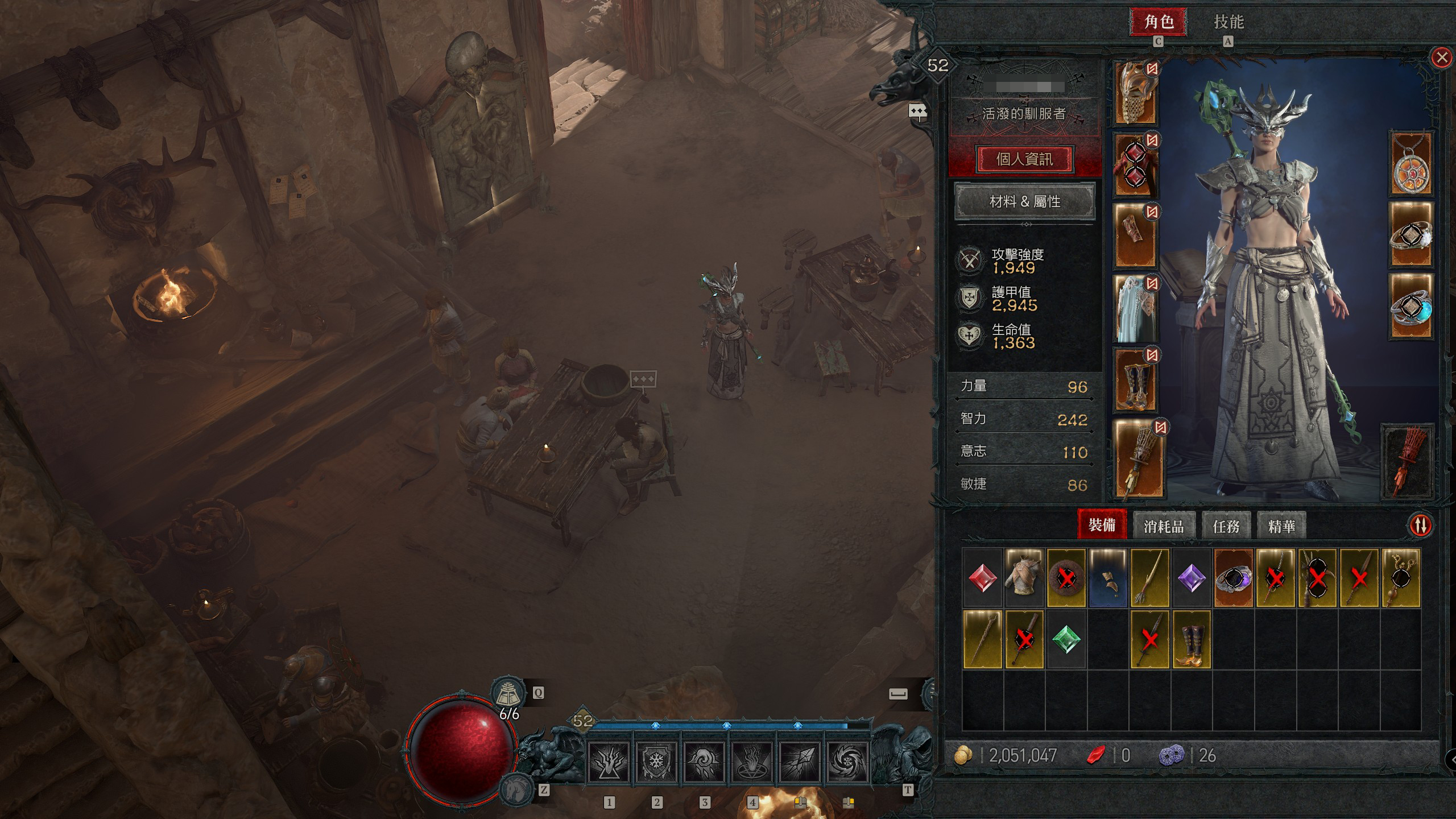Screen dimensions: 1456x819
Task: Select the 角色 tab
Action: tap(1158, 22)
